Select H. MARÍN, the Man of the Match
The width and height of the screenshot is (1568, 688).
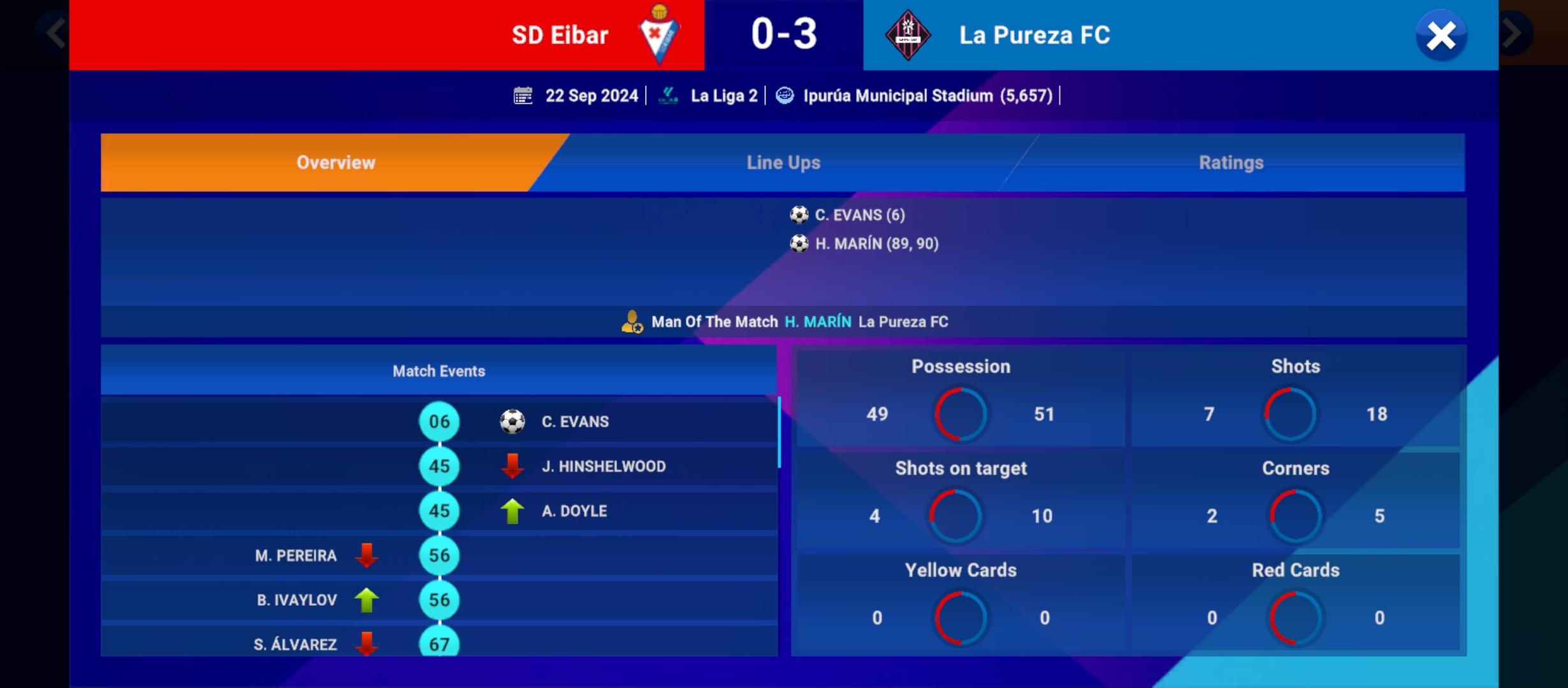pyautogui.click(x=818, y=321)
